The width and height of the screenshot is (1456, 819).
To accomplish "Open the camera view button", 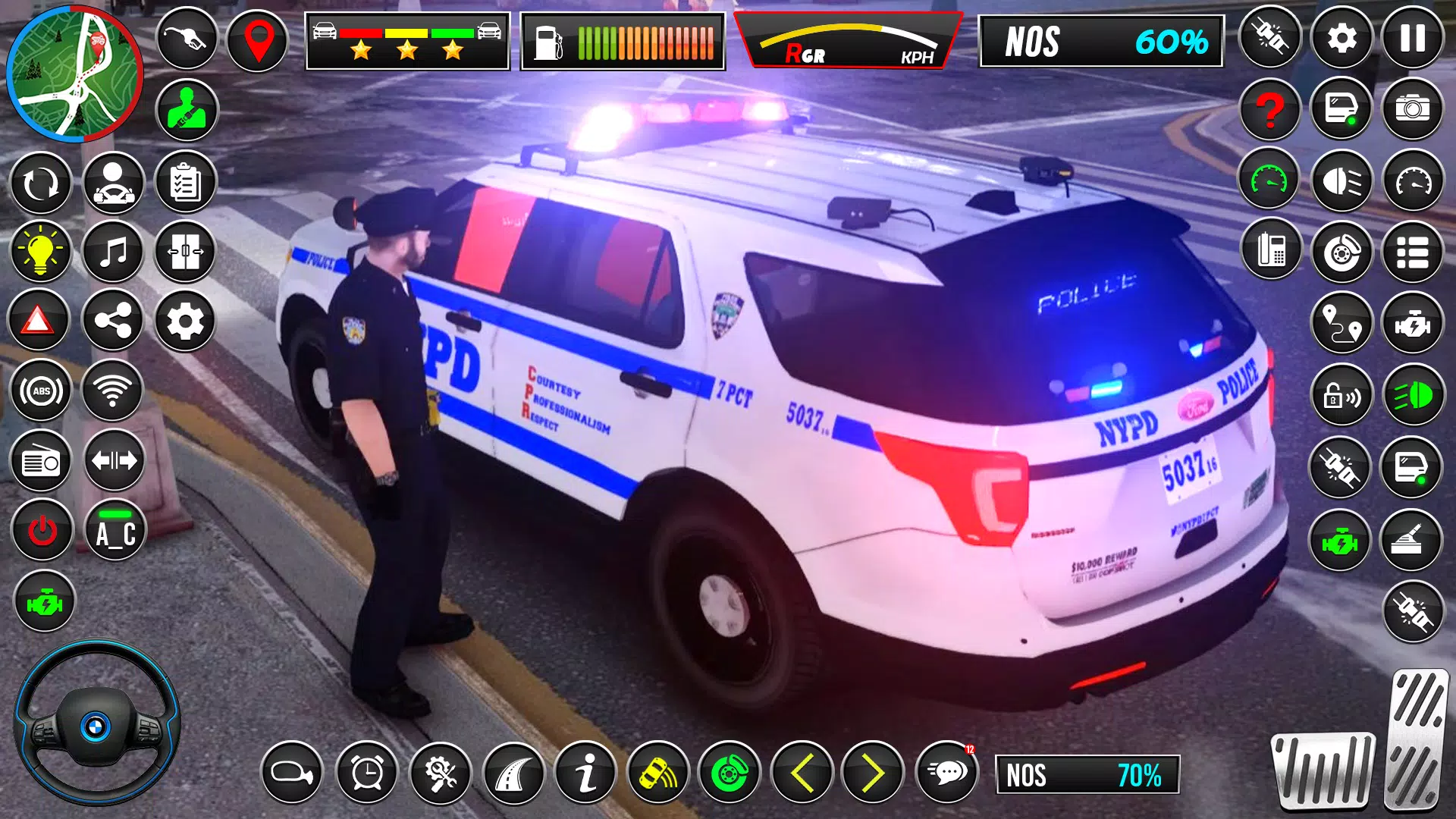I will 1412,109.
